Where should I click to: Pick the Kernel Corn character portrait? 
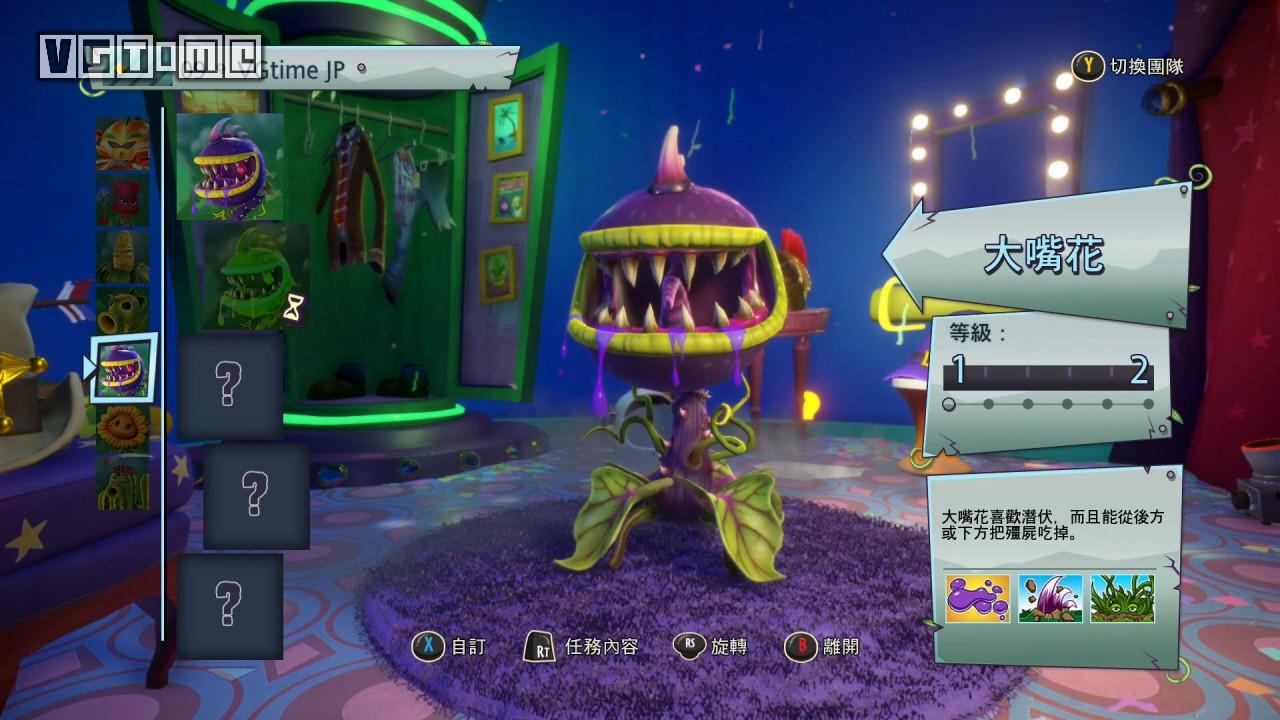click(x=122, y=257)
